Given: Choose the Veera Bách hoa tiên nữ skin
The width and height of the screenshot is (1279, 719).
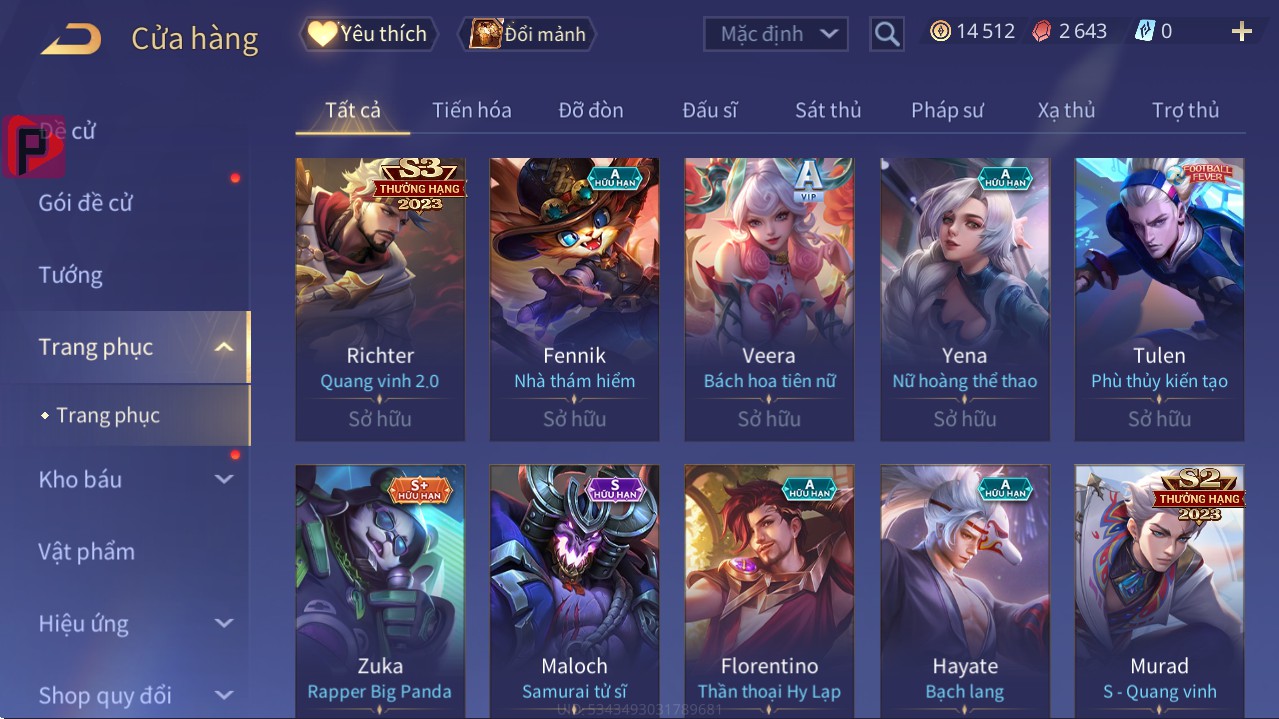Looking at the screenshot, I should (769, 299).
